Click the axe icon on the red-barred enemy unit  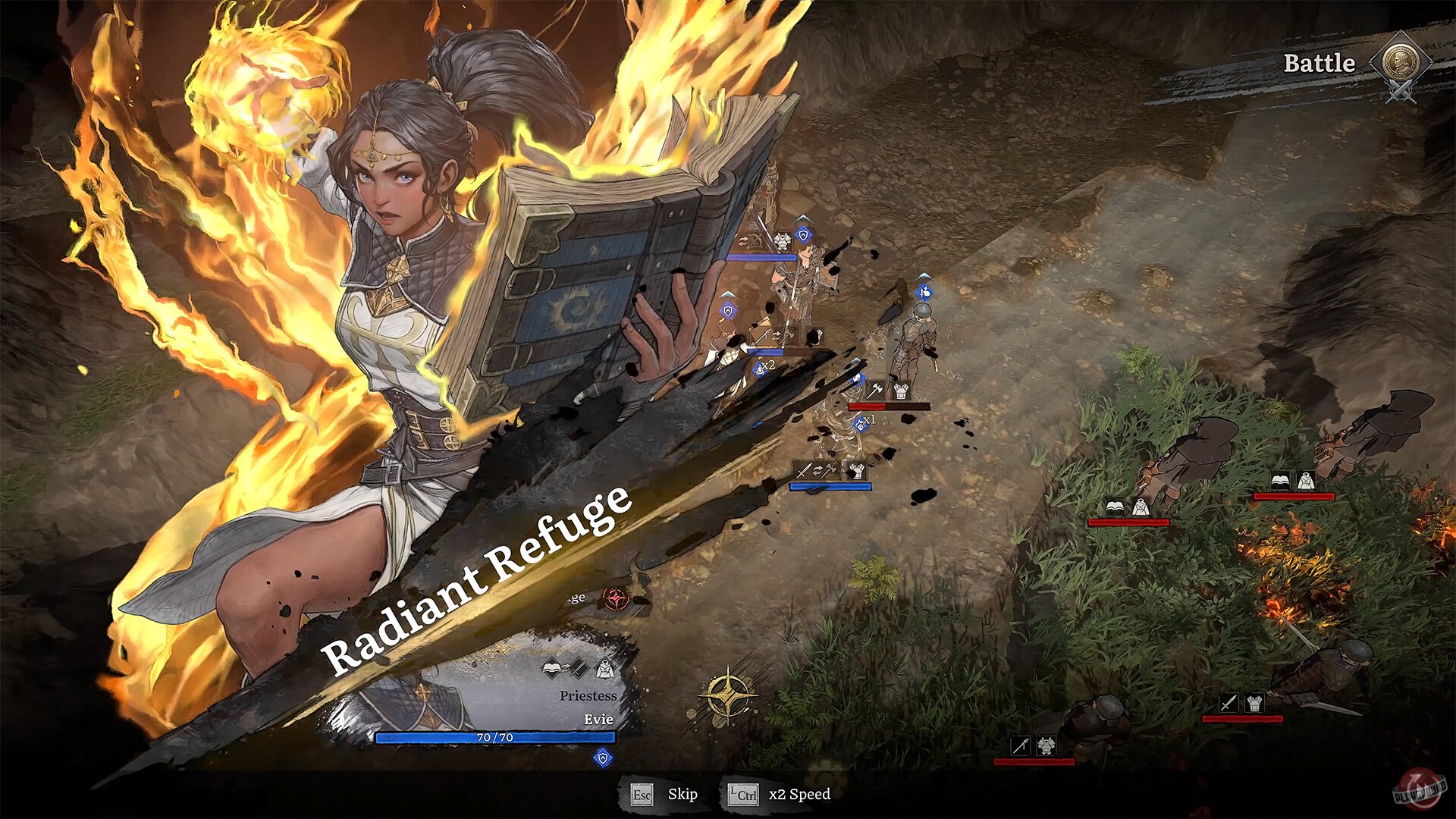point(874,389)
